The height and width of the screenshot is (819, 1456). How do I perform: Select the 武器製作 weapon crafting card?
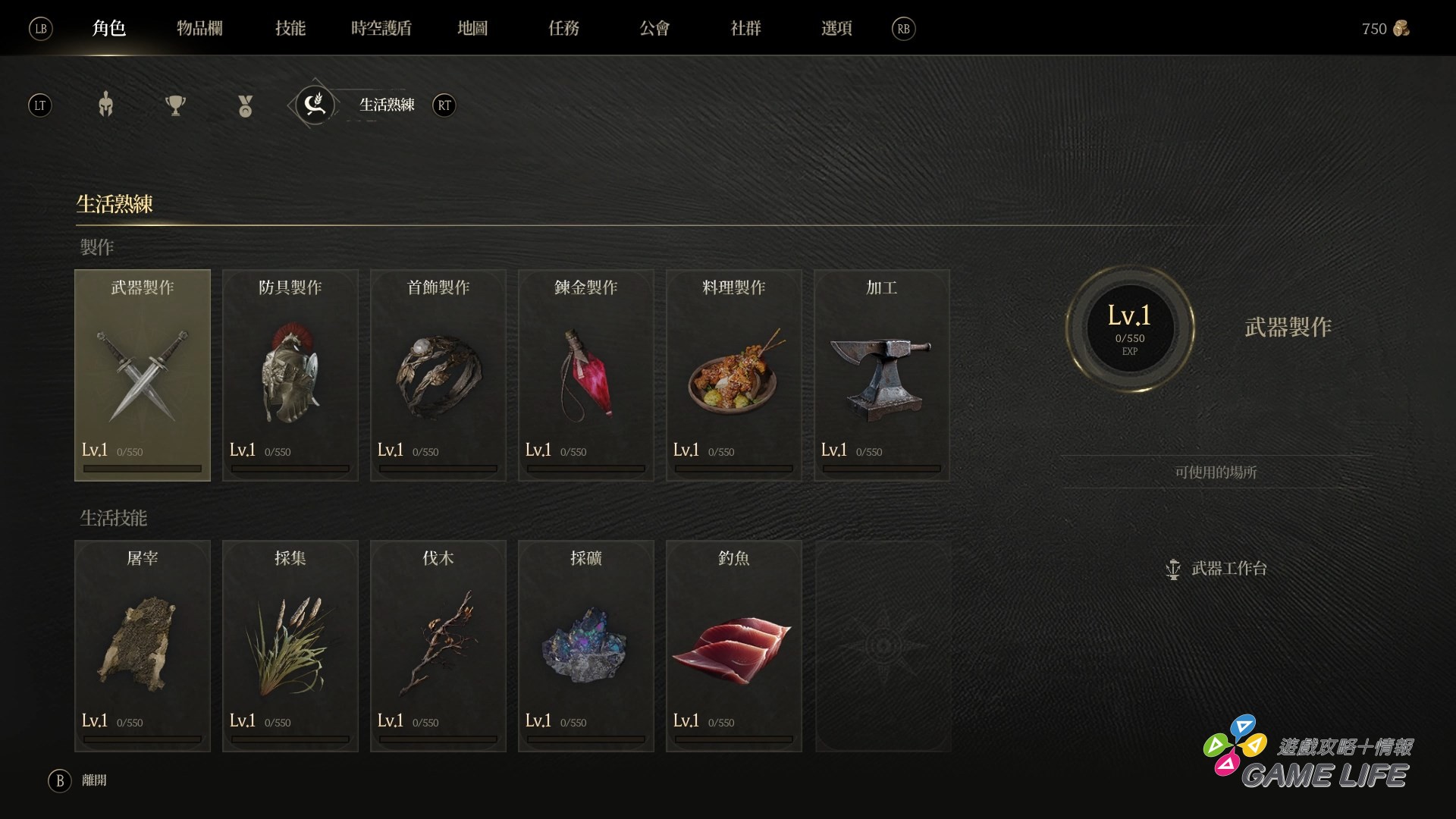(x=143, y=375)
